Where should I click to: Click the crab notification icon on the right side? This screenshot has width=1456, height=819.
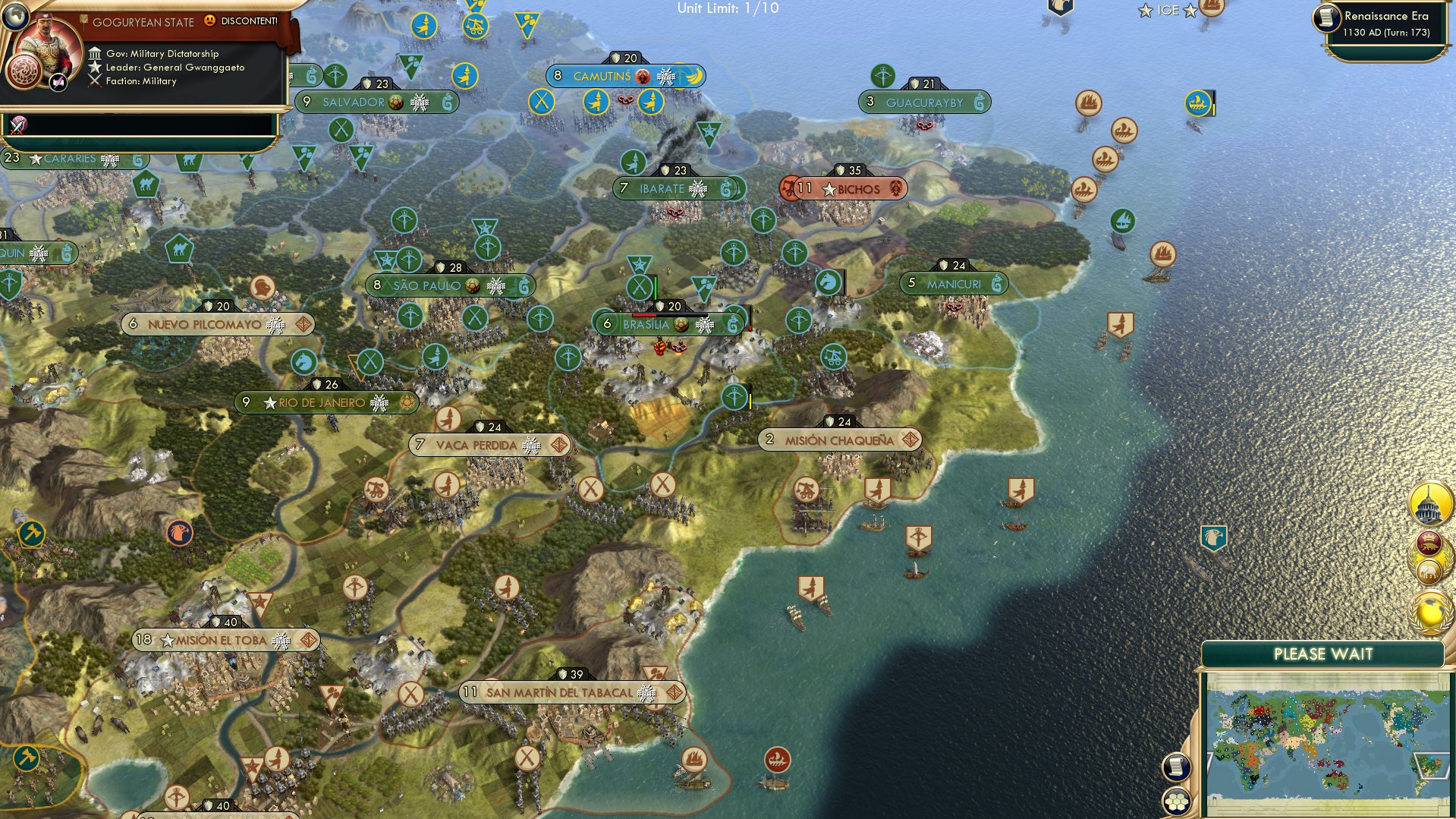click(1428, 544)
